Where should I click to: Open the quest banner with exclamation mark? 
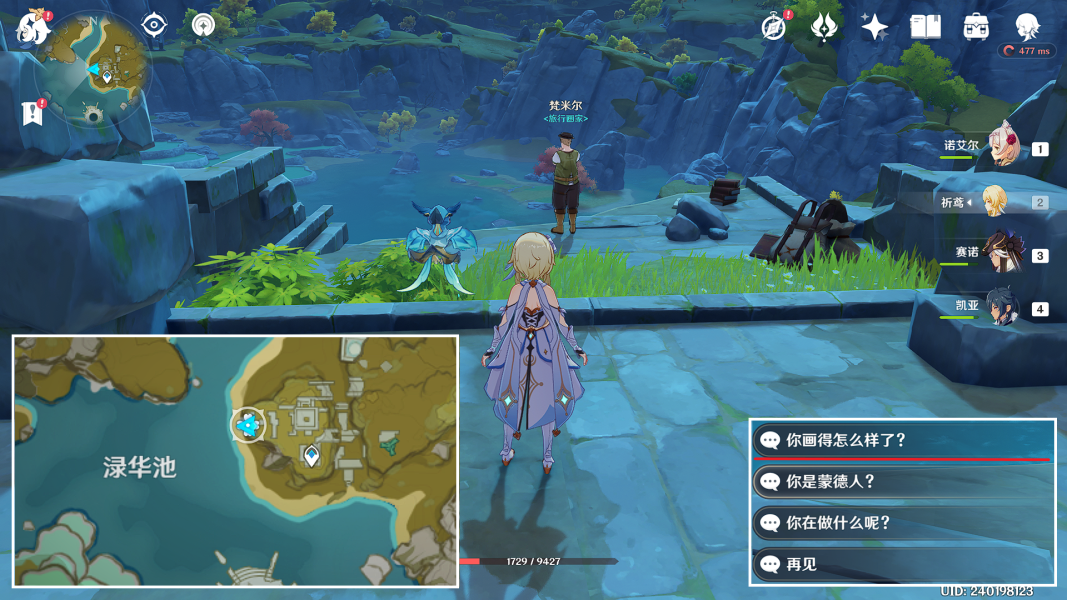[33, 113]
